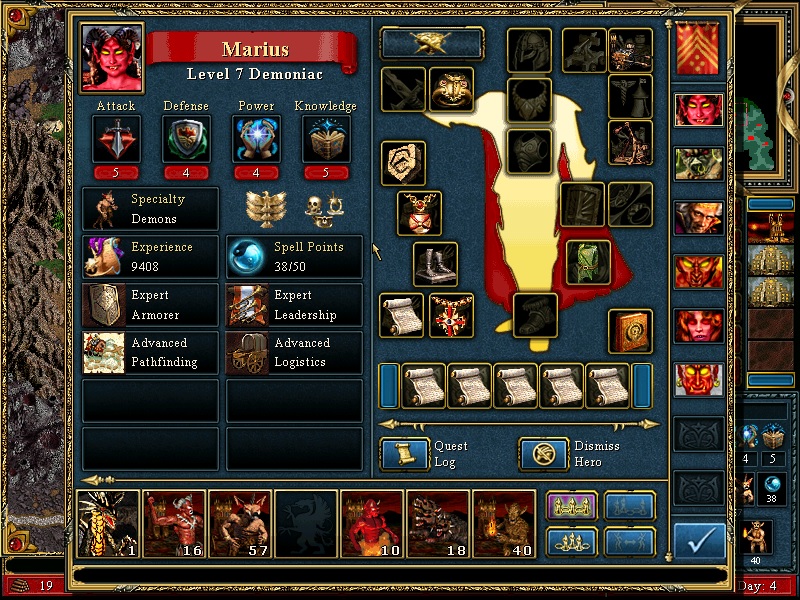The width and height of the screenshot is (800, 600).
Task: Select the green goblin-faced hero portrait in list
Action: coord(699,163)
